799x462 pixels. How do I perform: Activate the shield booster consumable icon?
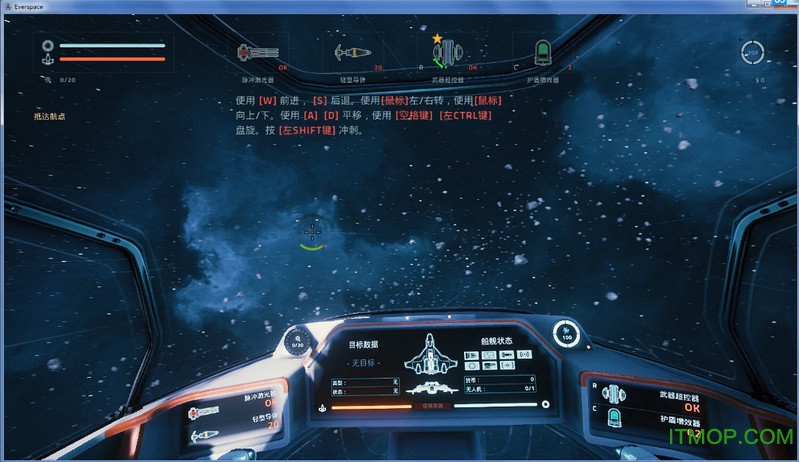coord(543,52)
